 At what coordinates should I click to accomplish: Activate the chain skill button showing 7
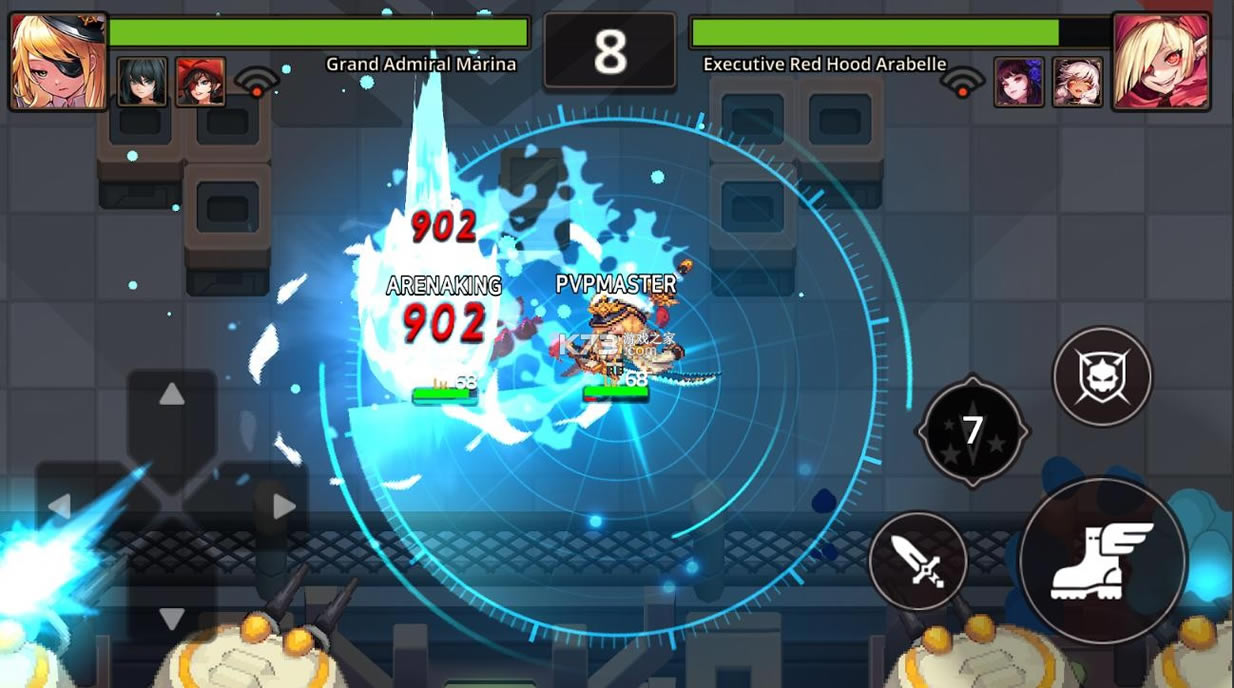[x=972, y=431]
